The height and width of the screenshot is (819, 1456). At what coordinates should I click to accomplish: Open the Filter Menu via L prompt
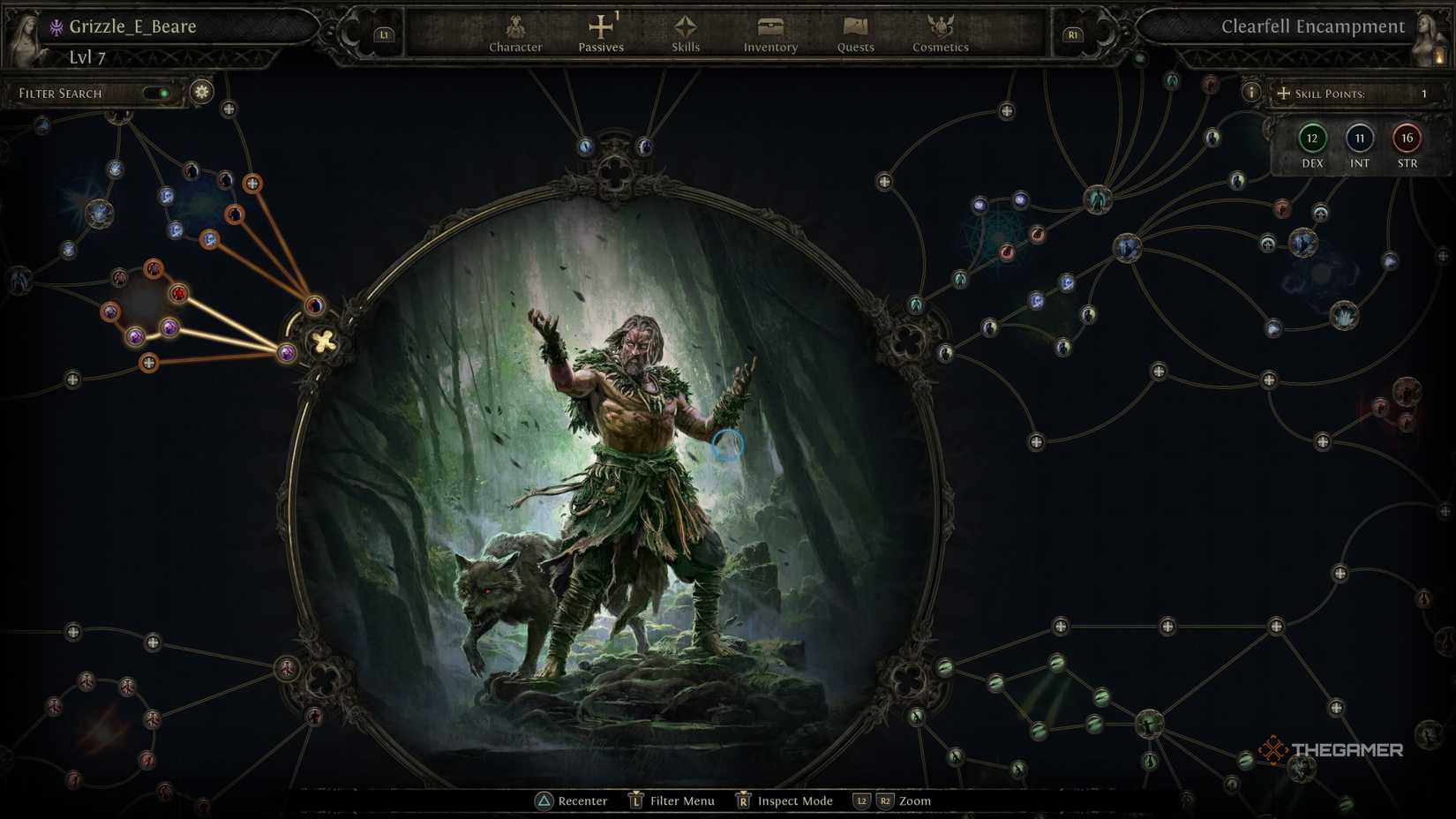click(634, 801)
